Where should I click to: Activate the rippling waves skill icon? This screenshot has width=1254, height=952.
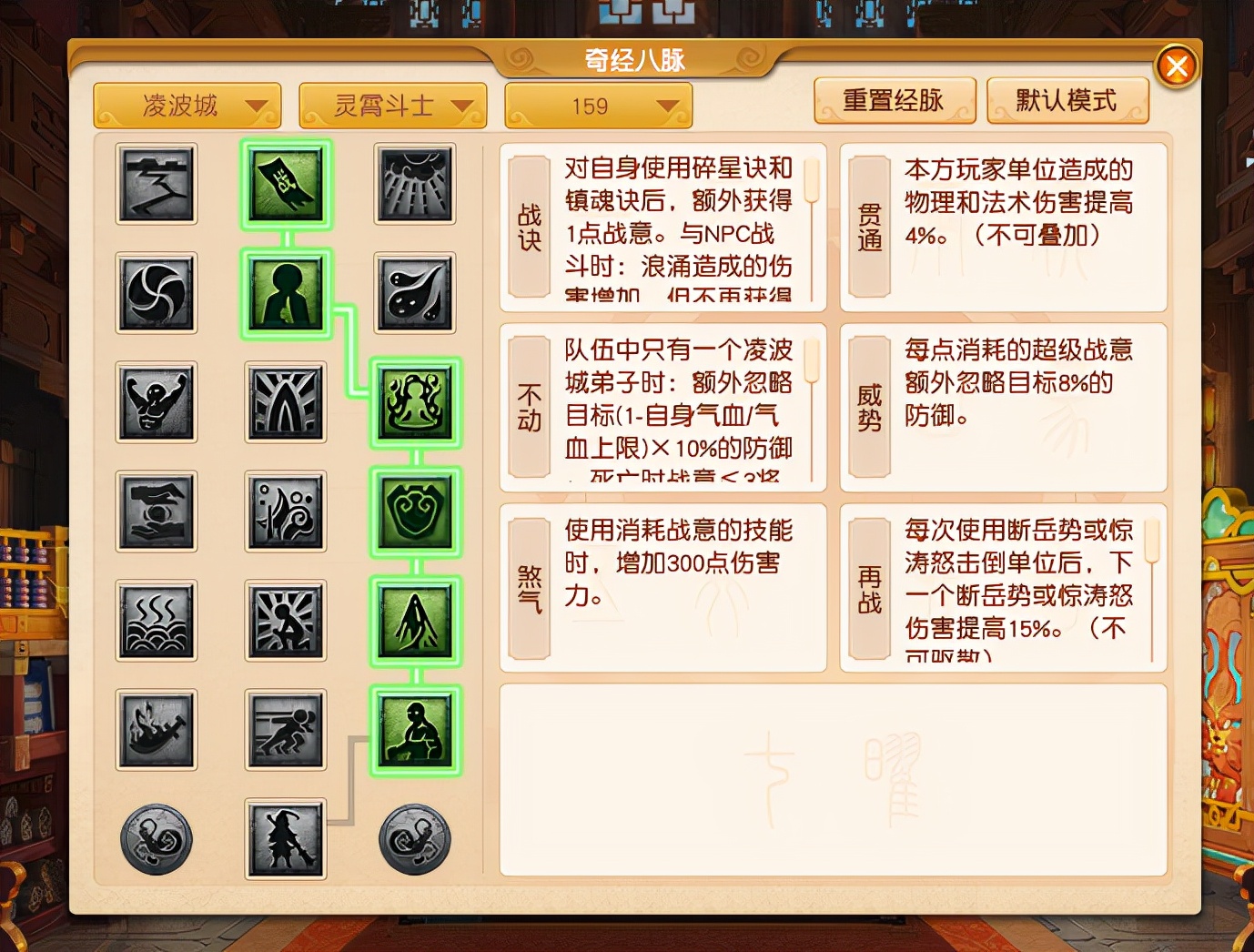[x=156, y=622]
